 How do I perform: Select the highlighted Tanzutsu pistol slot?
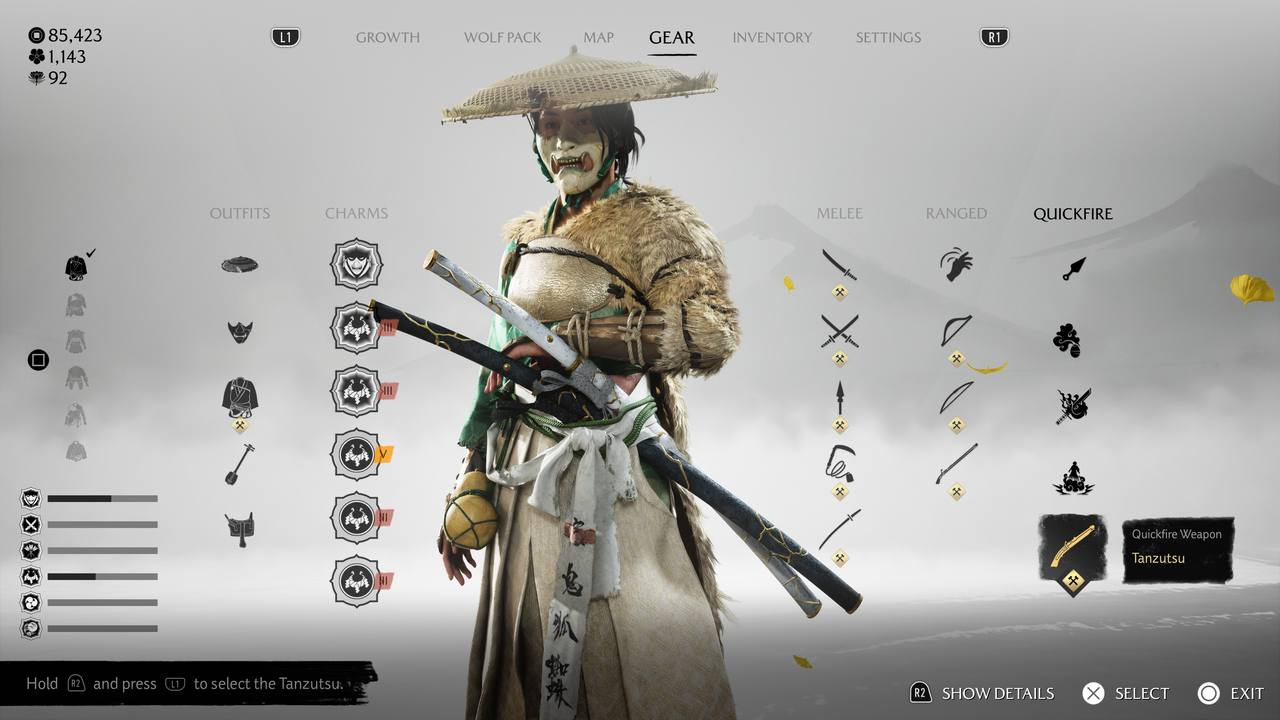coord(1073,549)
